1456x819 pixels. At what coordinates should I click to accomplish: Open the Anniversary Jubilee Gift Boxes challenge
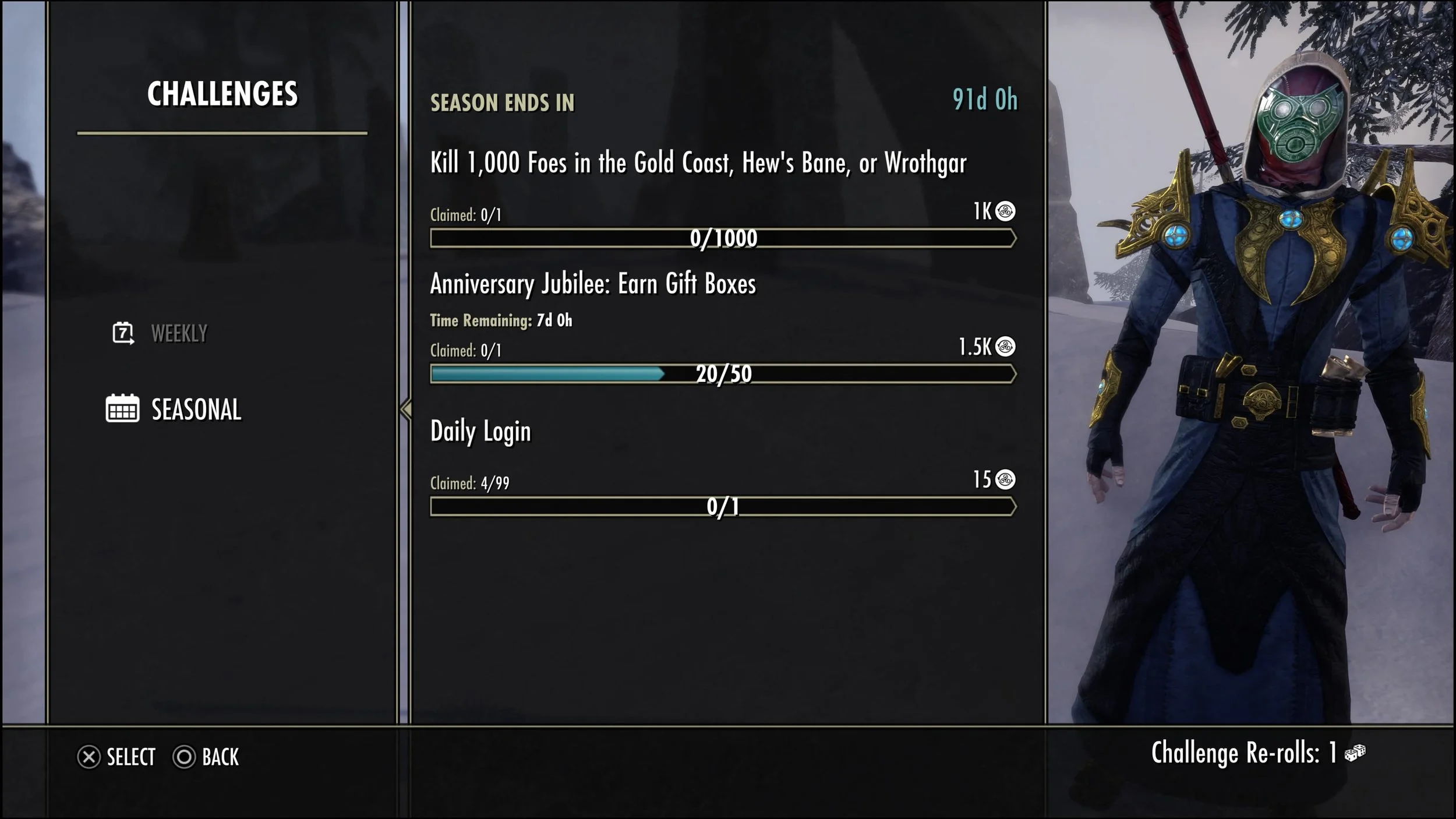[592, 284]
